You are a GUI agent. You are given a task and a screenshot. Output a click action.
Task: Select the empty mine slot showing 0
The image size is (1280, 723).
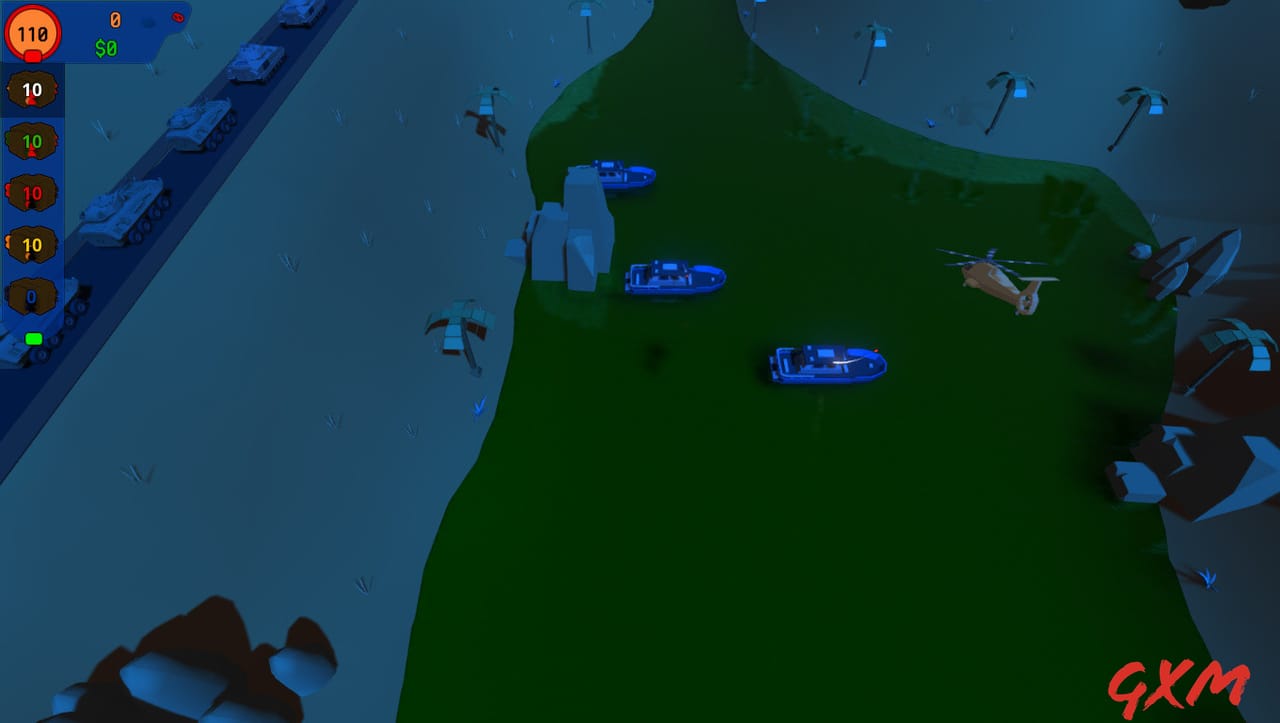click(32, 296)
